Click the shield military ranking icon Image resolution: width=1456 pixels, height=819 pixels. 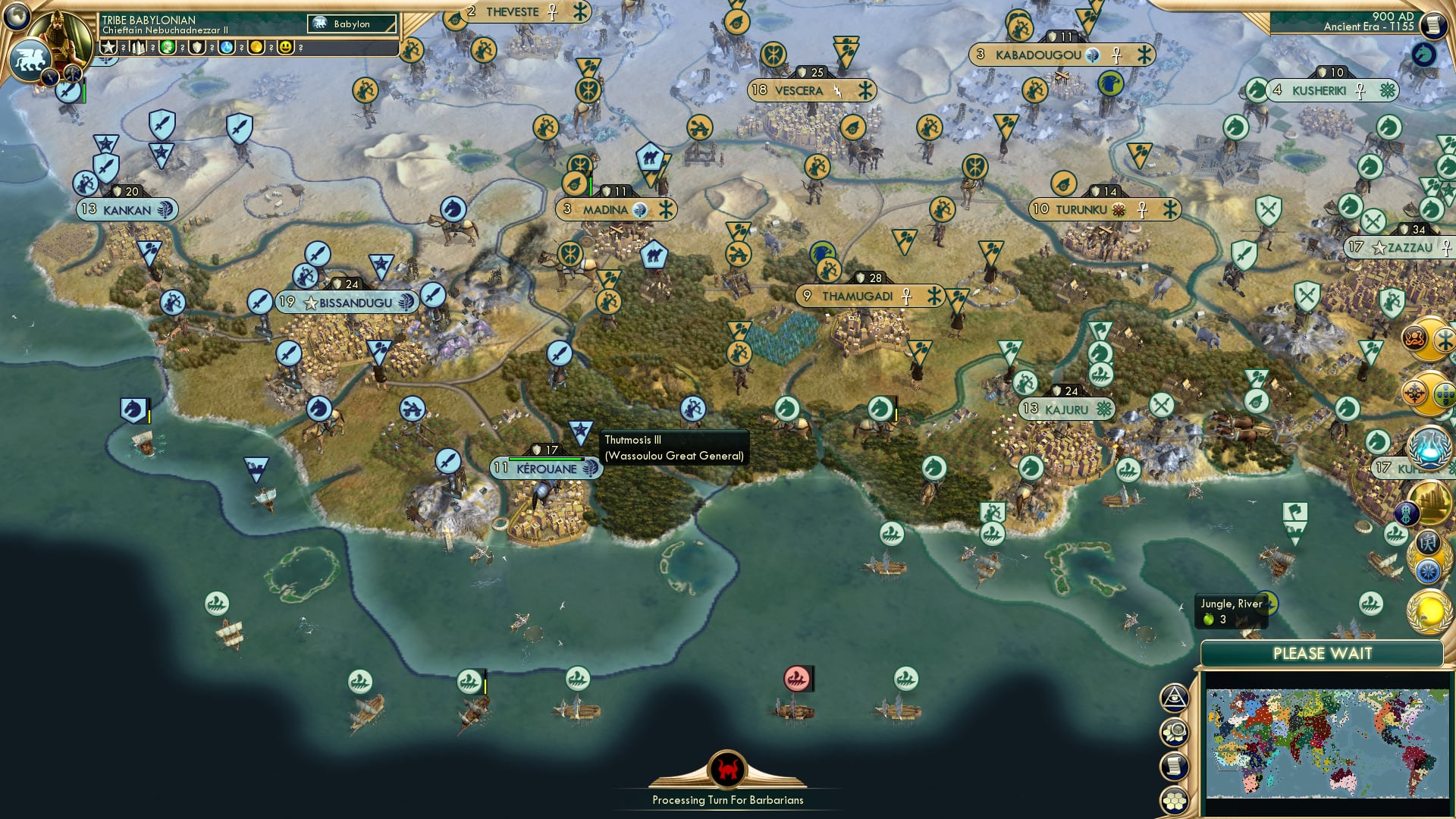tap(196, 47)
